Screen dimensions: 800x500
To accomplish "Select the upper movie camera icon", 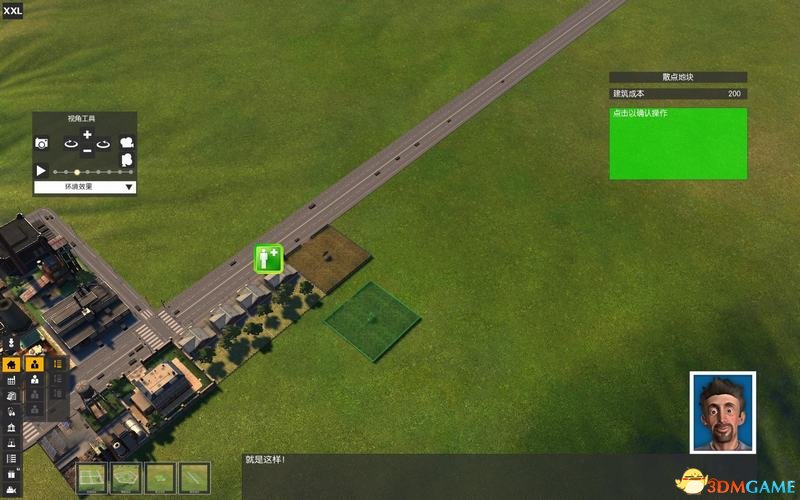I will tap(127, 144).
